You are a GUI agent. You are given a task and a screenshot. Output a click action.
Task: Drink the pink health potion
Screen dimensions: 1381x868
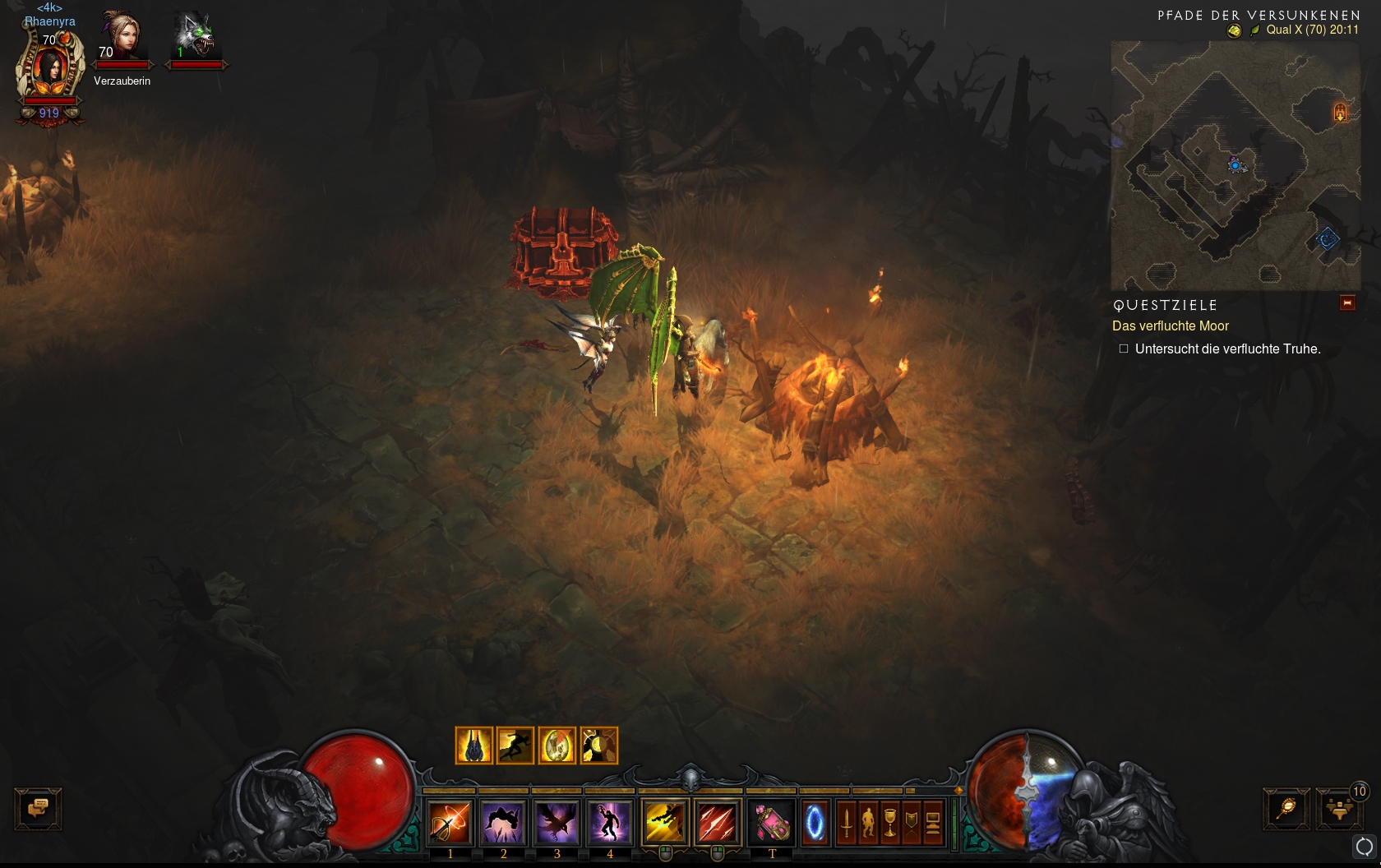772,821
